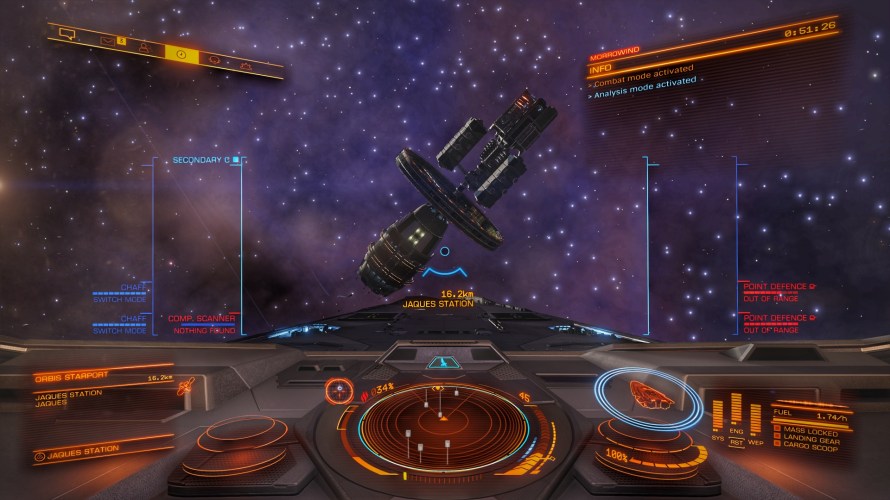This screenshot has width=890, height=500.
Task: Click the Jaques Station target reticle label
Action: point(438,303)
